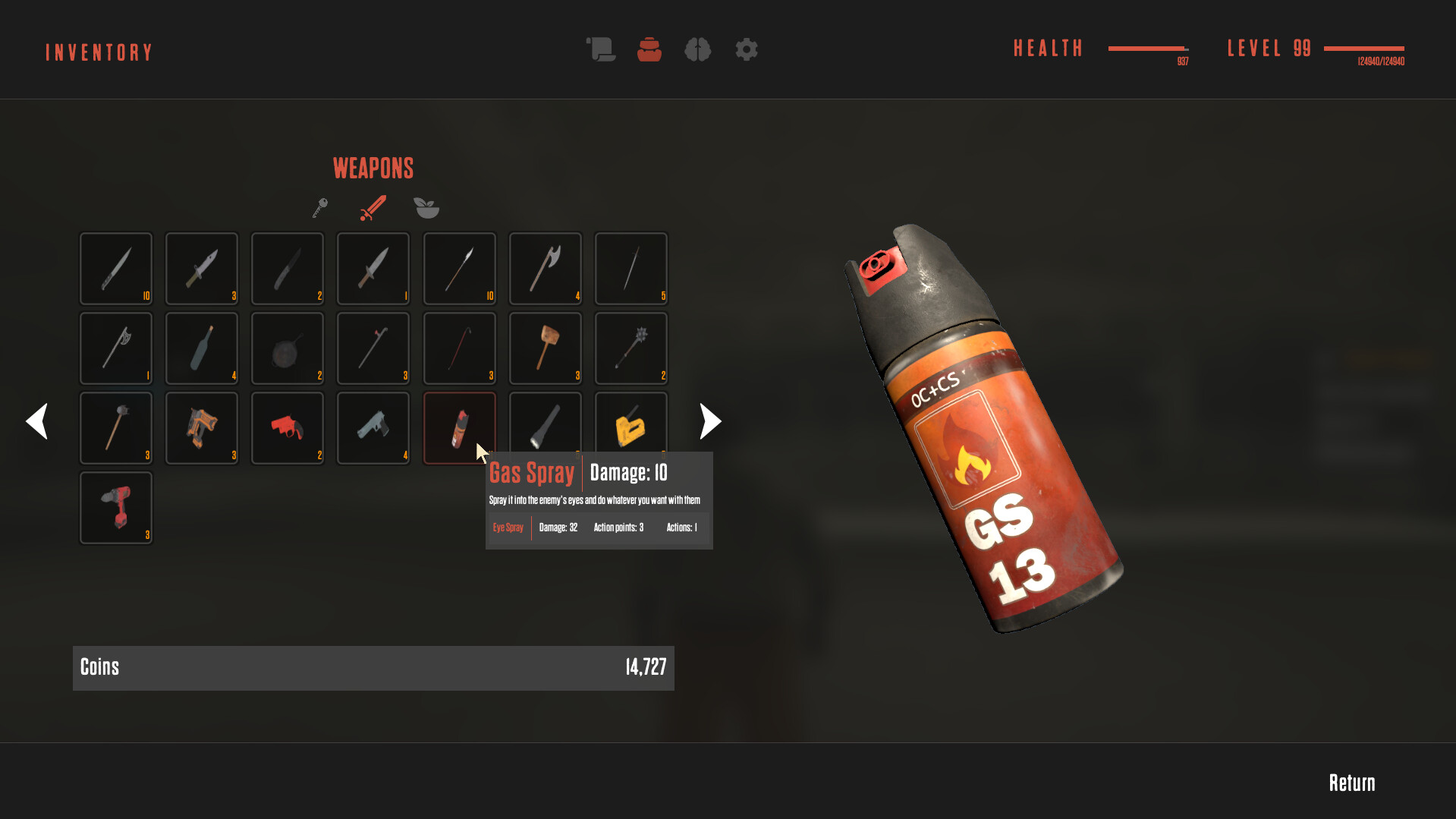Select the key items category
This screenshot has height=819, width=1456.
[320, 208]
